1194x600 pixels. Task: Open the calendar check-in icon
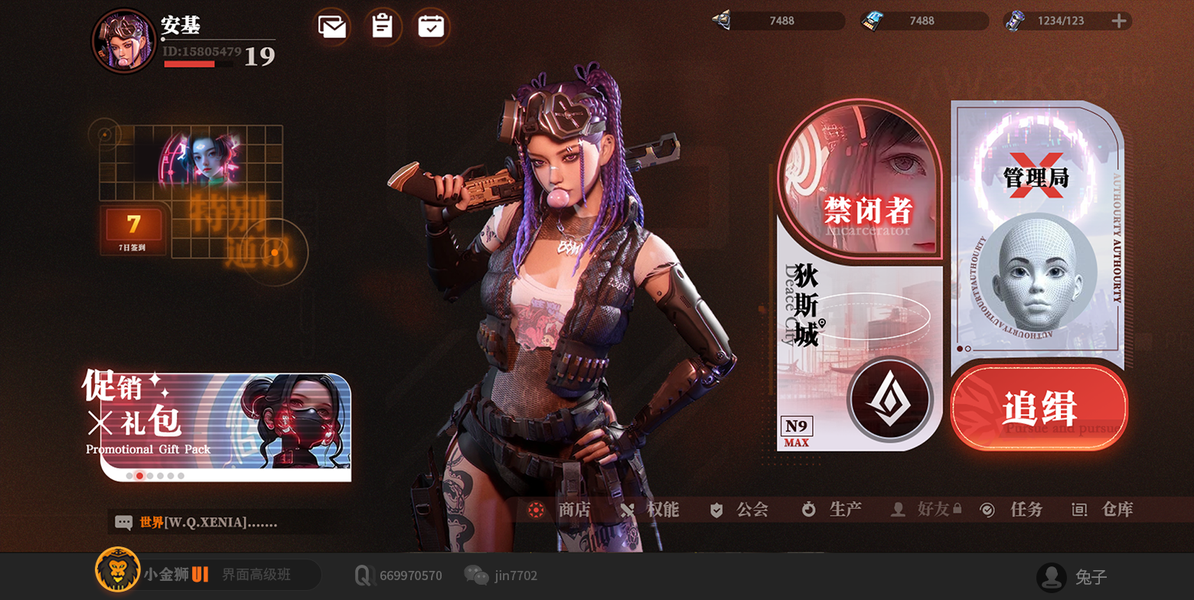click(x=431, y=26)
